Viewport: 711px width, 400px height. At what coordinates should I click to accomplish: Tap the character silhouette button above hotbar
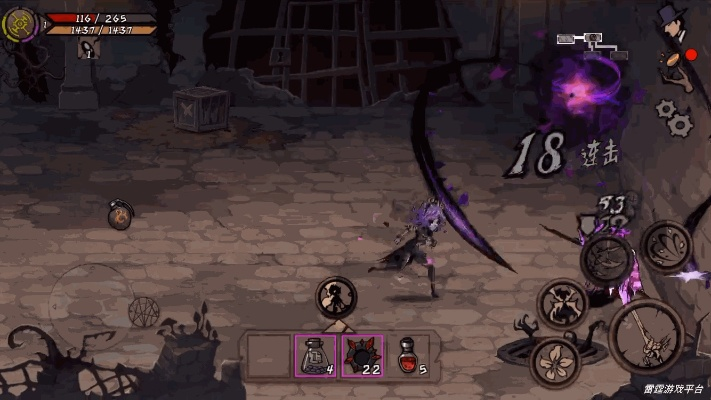(x=336, y=297)
